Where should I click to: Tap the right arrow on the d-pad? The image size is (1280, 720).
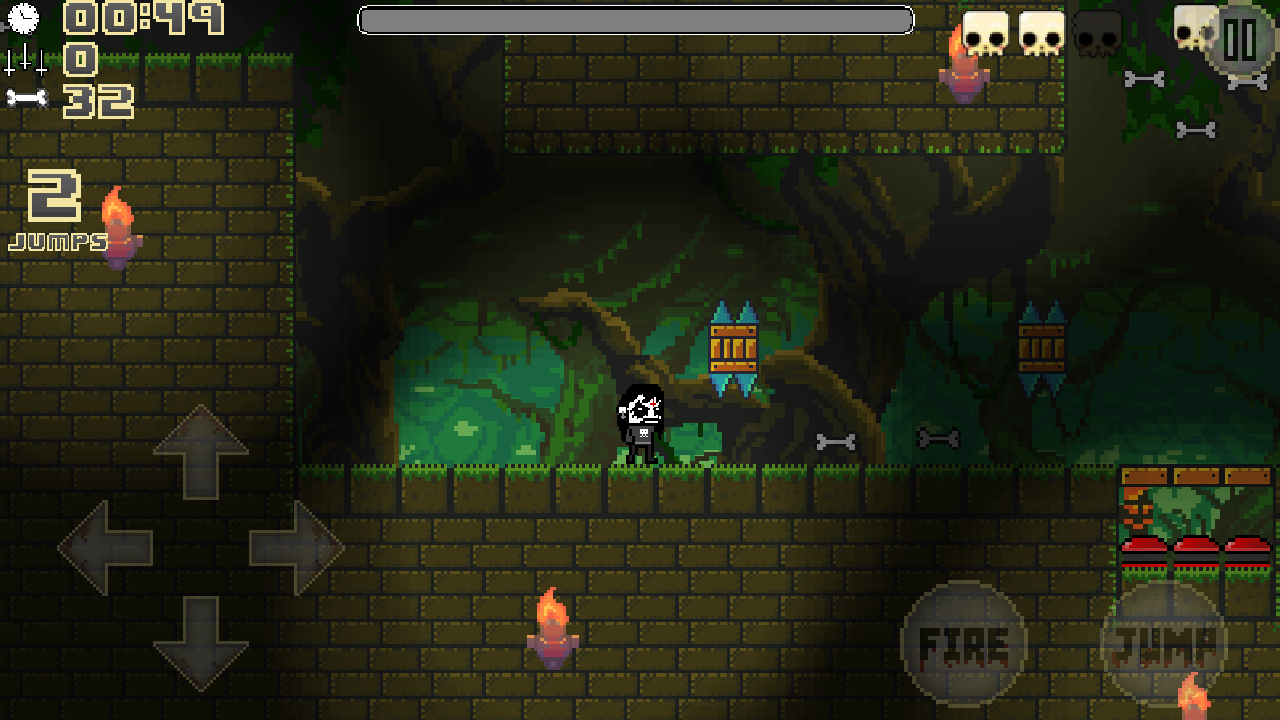click(x=296, y=547)
